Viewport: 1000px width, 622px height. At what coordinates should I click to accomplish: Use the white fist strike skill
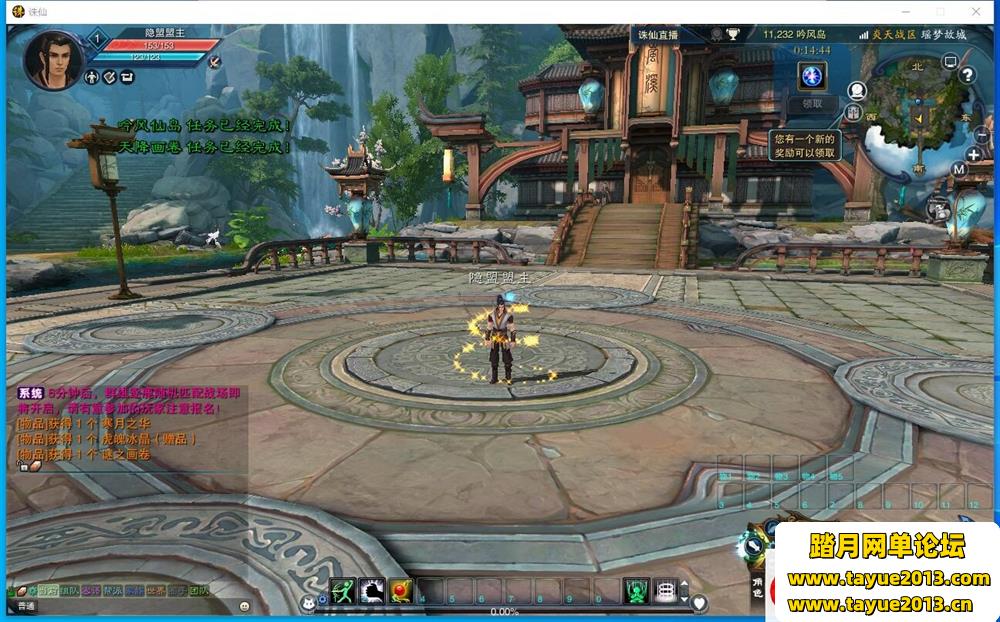(372, 591)
